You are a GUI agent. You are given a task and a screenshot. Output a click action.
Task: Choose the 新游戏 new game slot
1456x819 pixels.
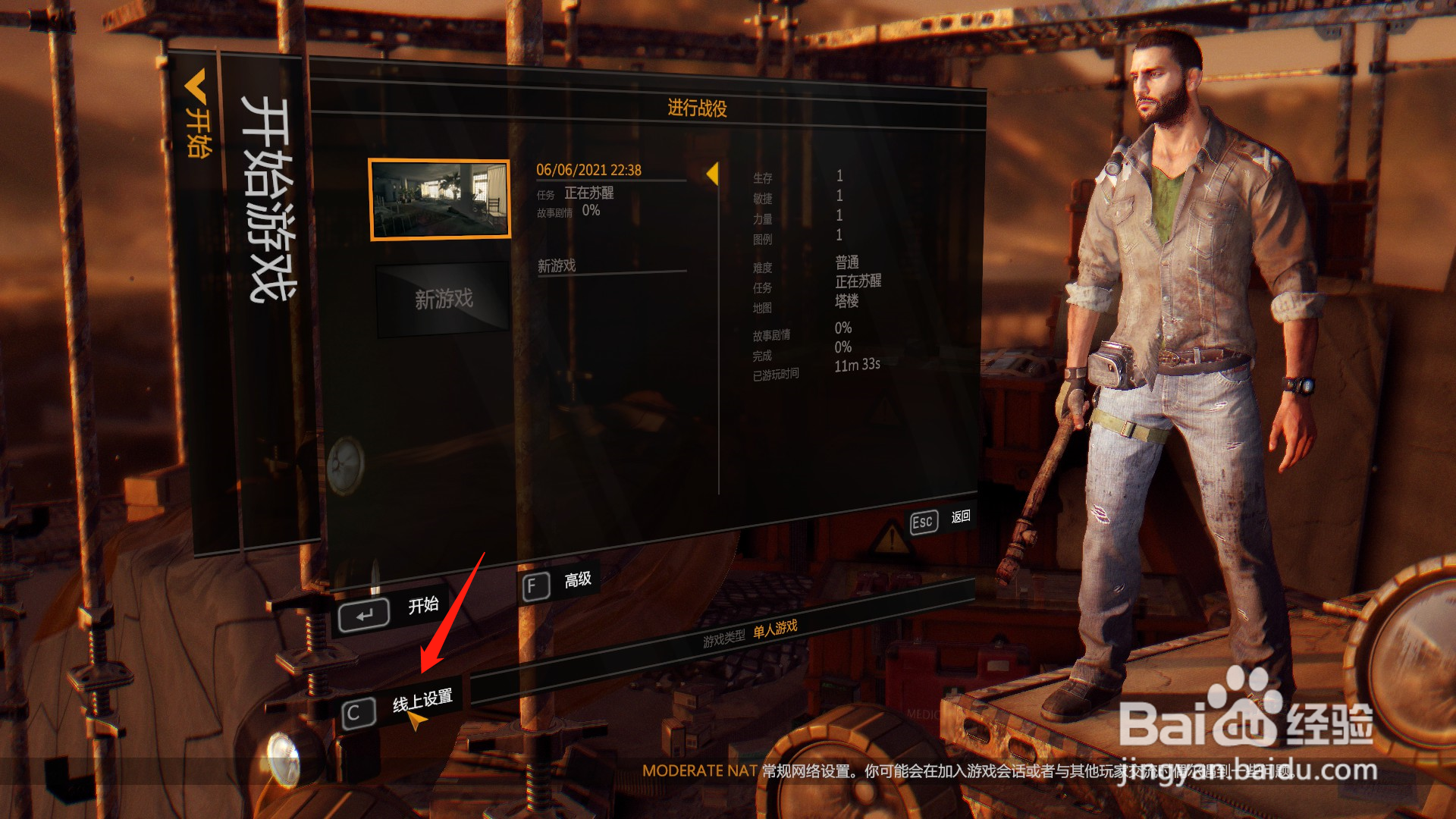443,299
